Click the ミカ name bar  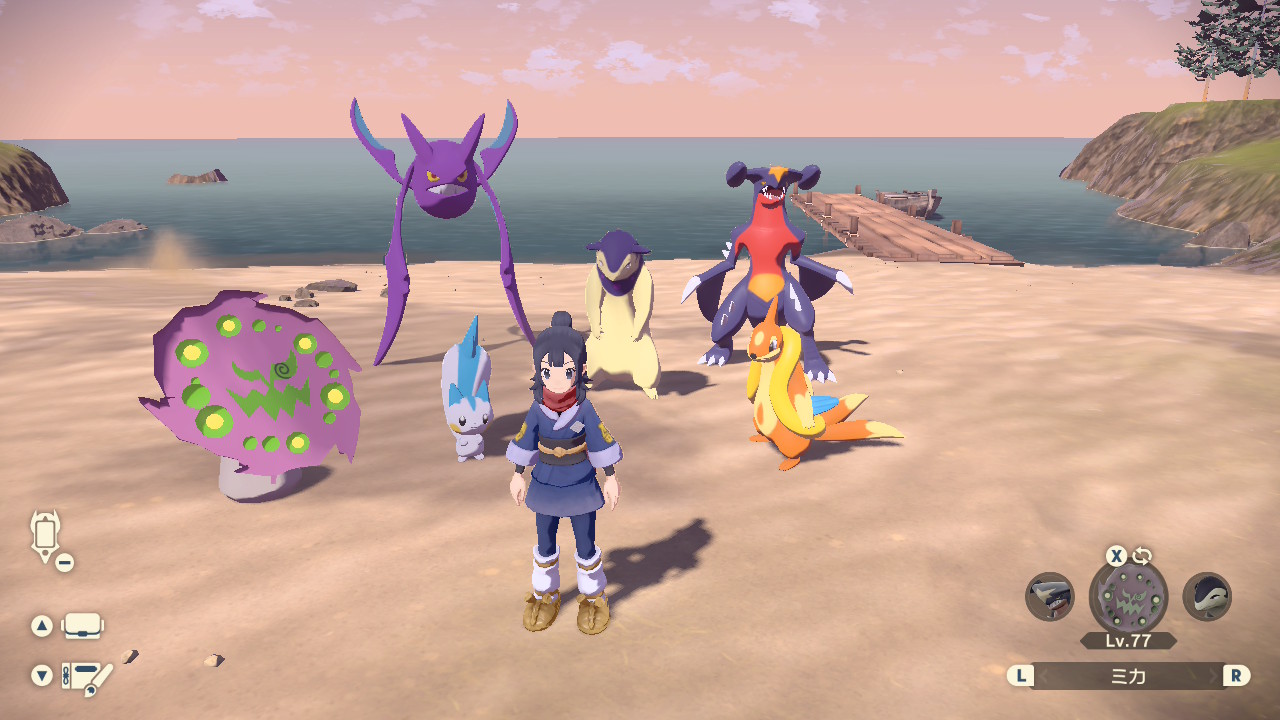coord(1128,676)
